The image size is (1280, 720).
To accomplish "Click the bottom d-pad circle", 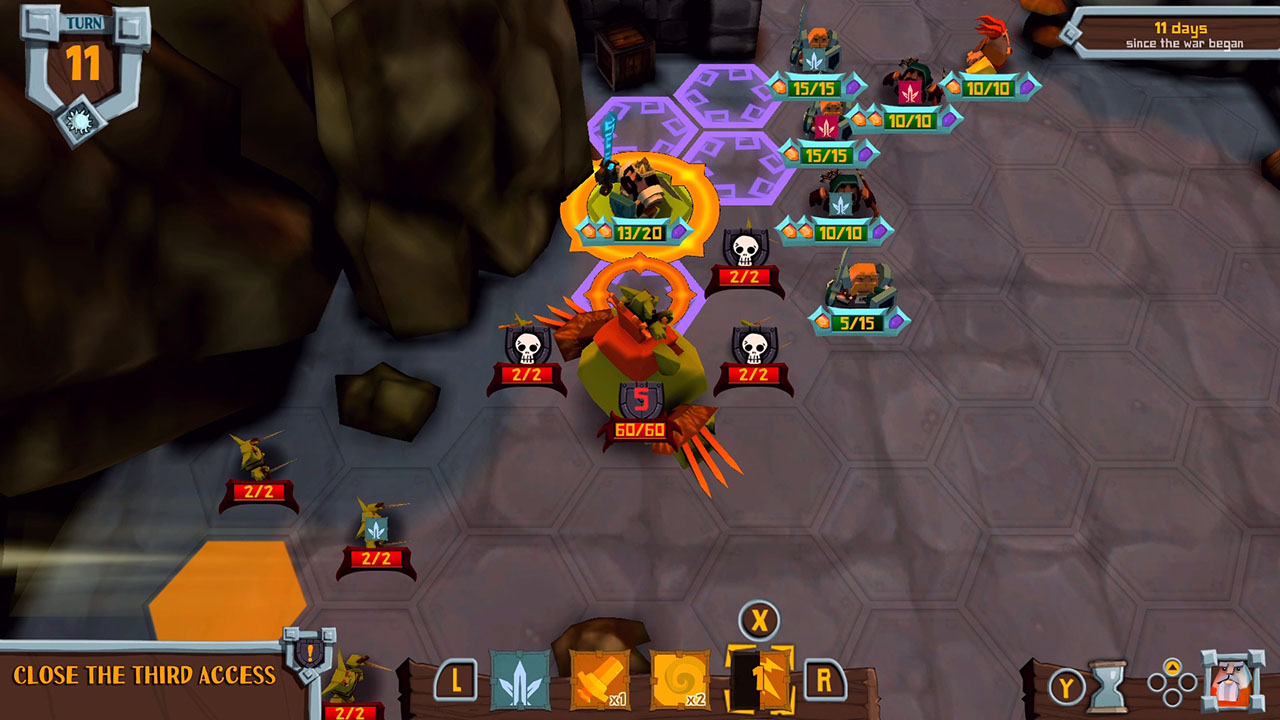I will coord(1171,697).
